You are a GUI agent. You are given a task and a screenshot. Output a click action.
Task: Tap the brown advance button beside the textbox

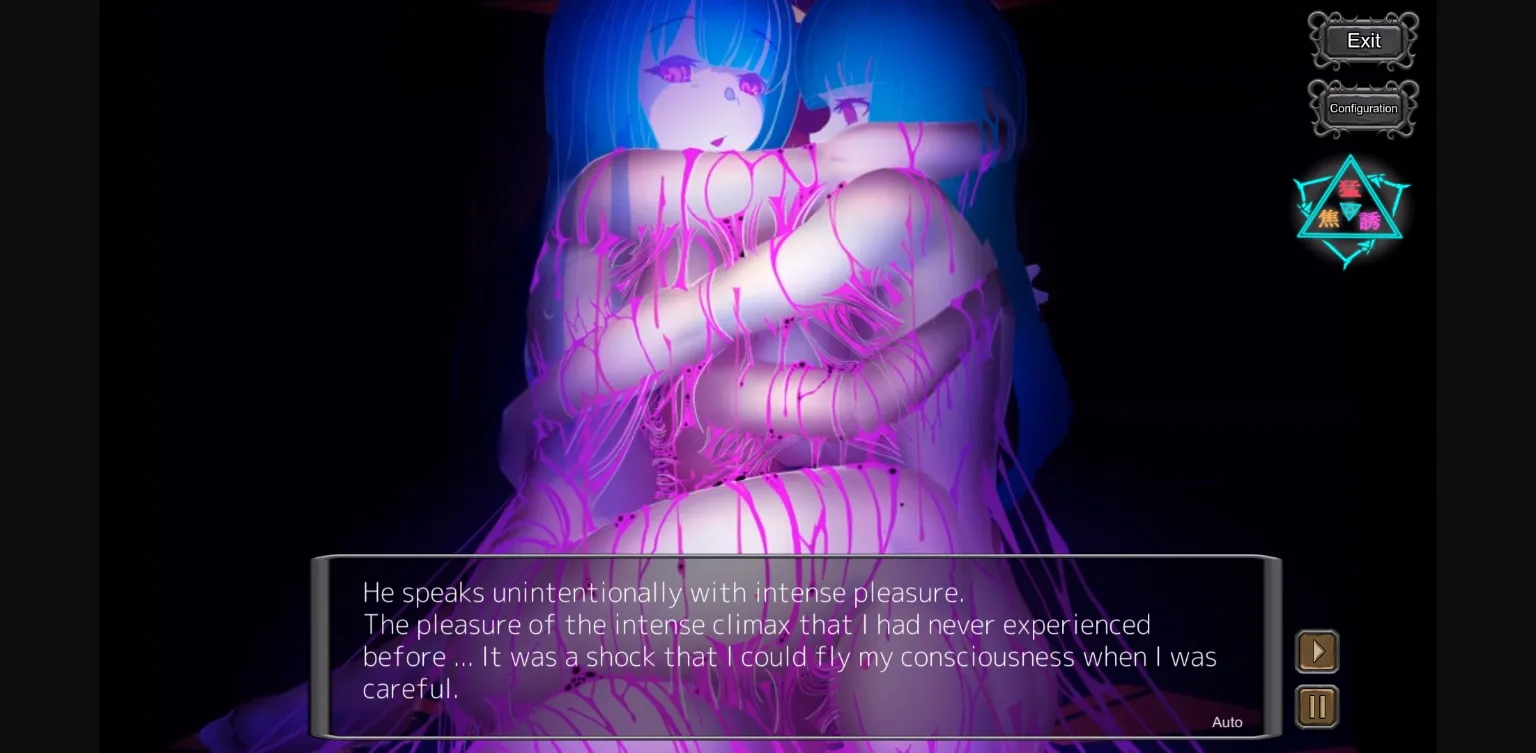point(1317,651)
